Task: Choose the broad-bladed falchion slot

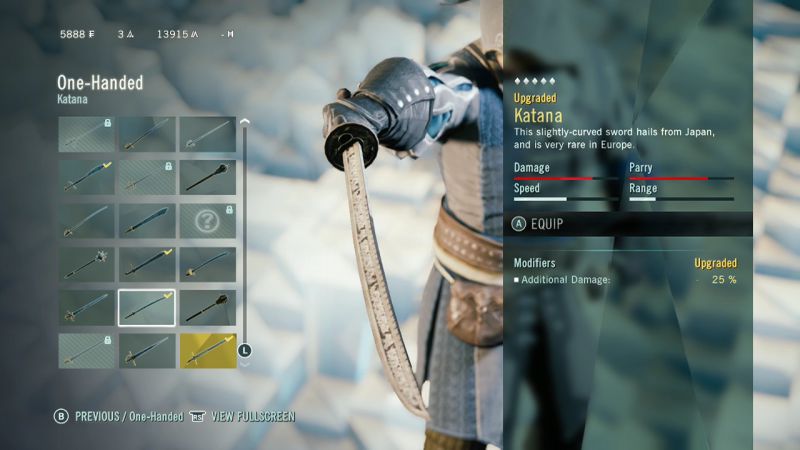Action: (147, 220)
